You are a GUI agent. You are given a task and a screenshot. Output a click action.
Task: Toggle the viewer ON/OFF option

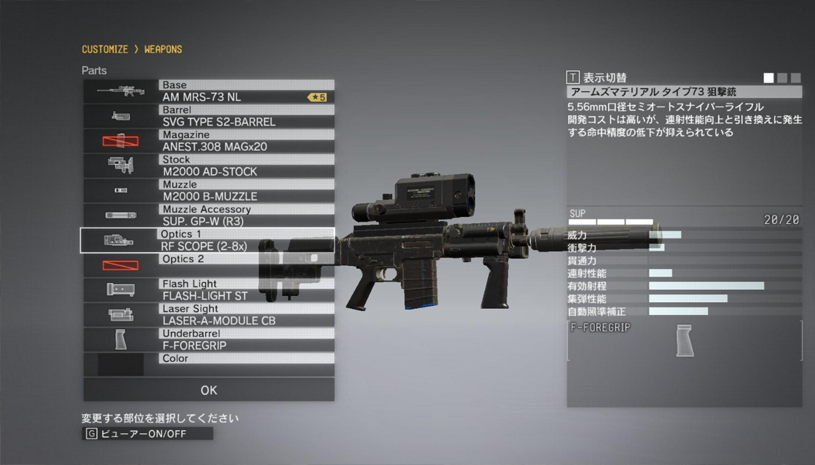[148, 434]
